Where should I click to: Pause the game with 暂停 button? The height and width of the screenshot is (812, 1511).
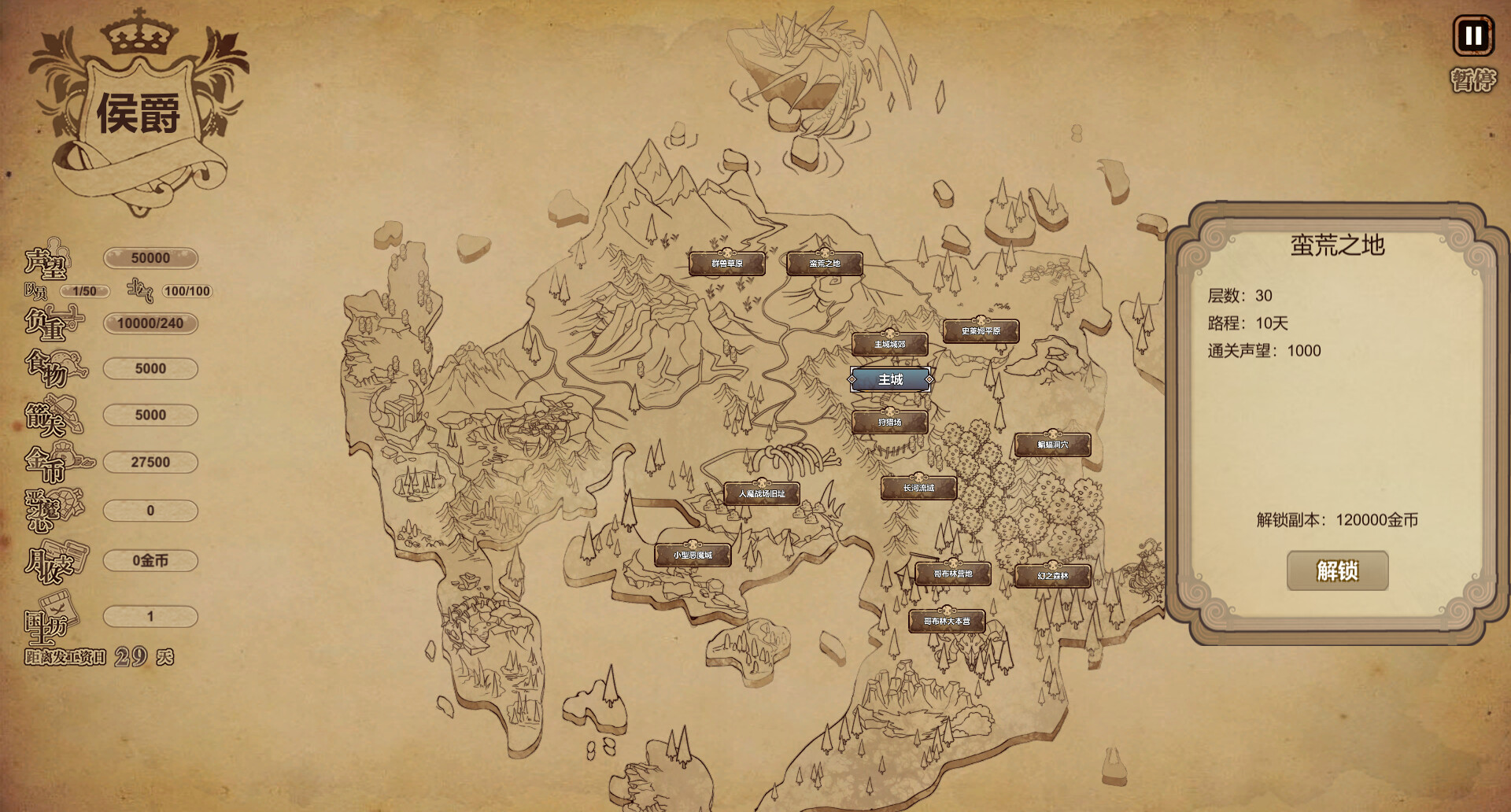(x=1472, y=36)
